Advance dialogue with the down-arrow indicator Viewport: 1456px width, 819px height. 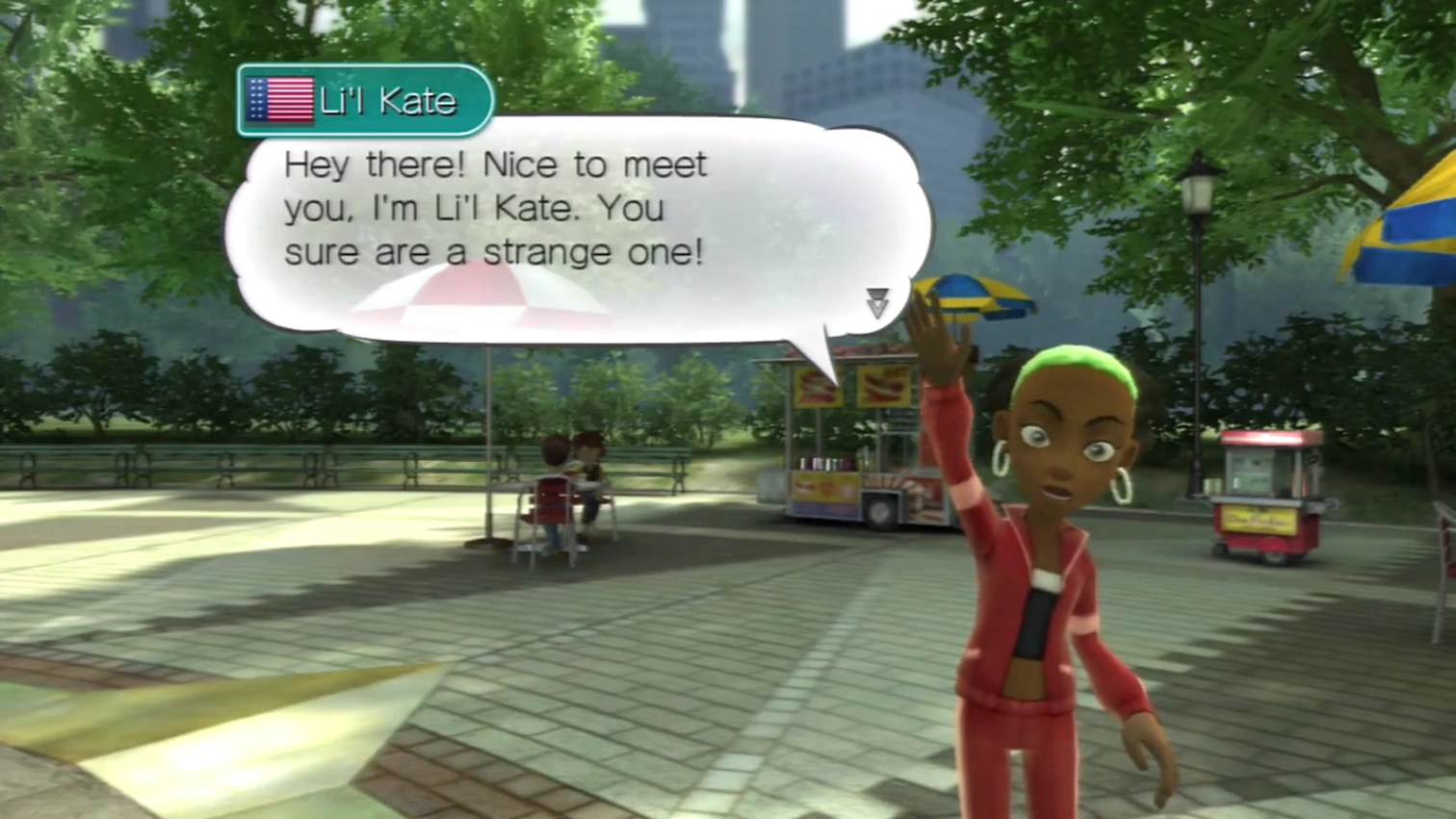coord(876,302)
